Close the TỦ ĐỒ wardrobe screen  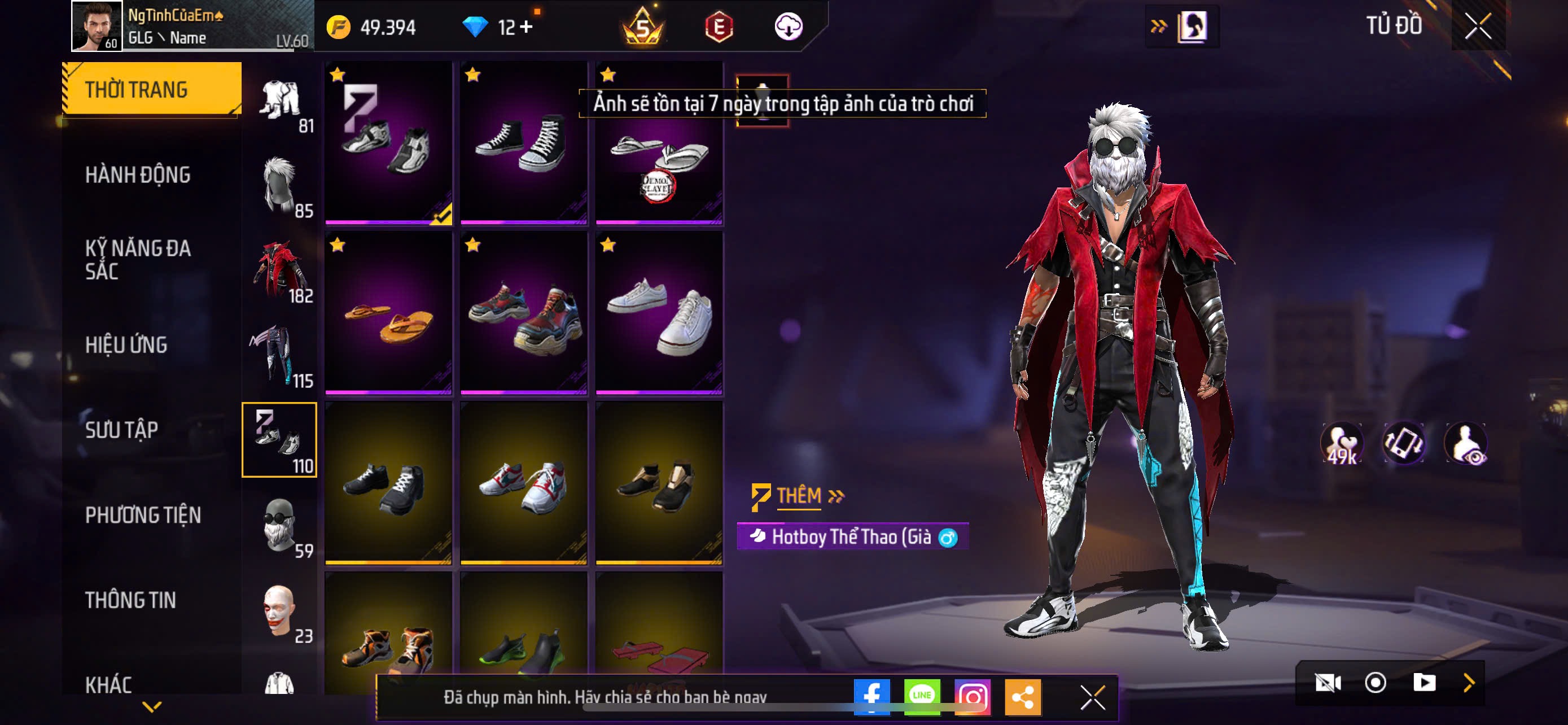pyautogui.click(x=1478, y=27)
